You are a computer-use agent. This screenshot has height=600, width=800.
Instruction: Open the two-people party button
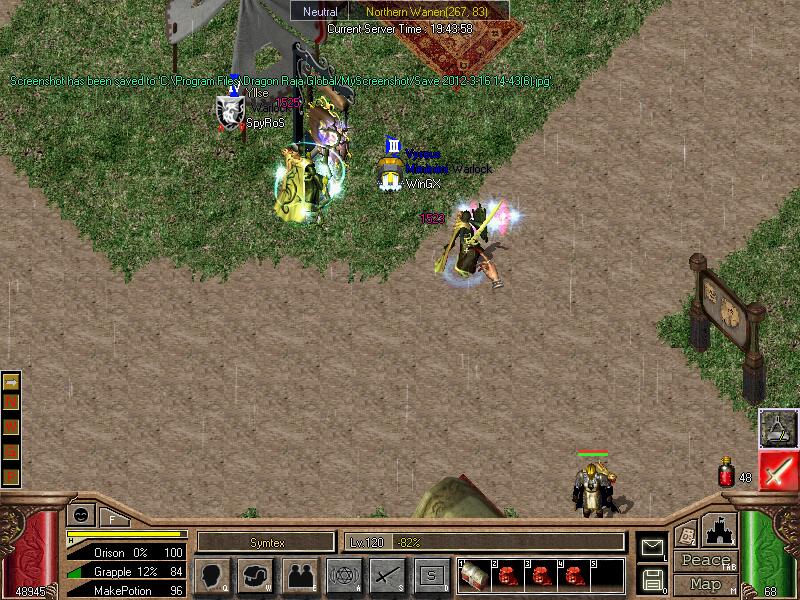coord(299,575)
